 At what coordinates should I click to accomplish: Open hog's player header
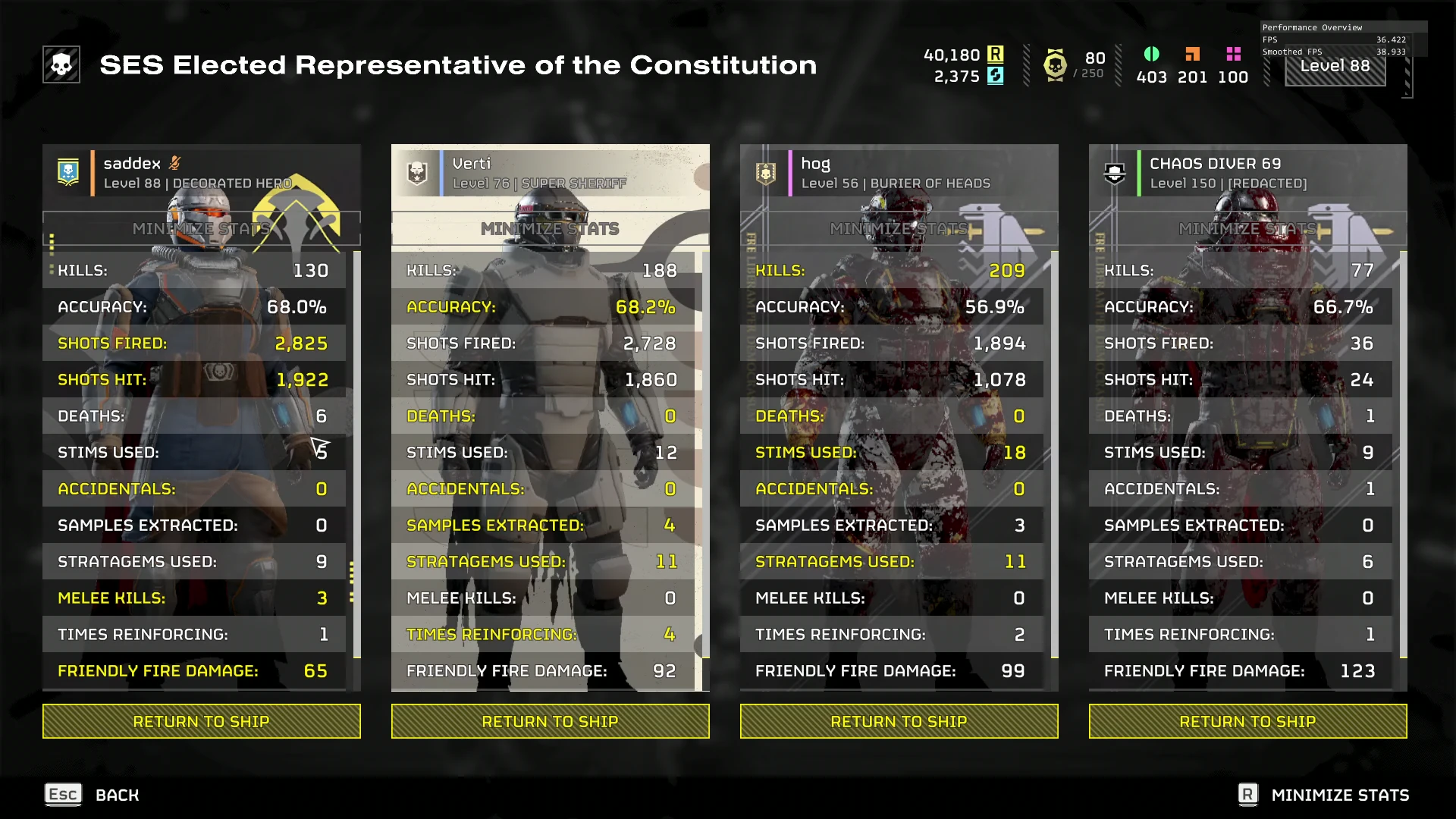(x=899, y=174)
